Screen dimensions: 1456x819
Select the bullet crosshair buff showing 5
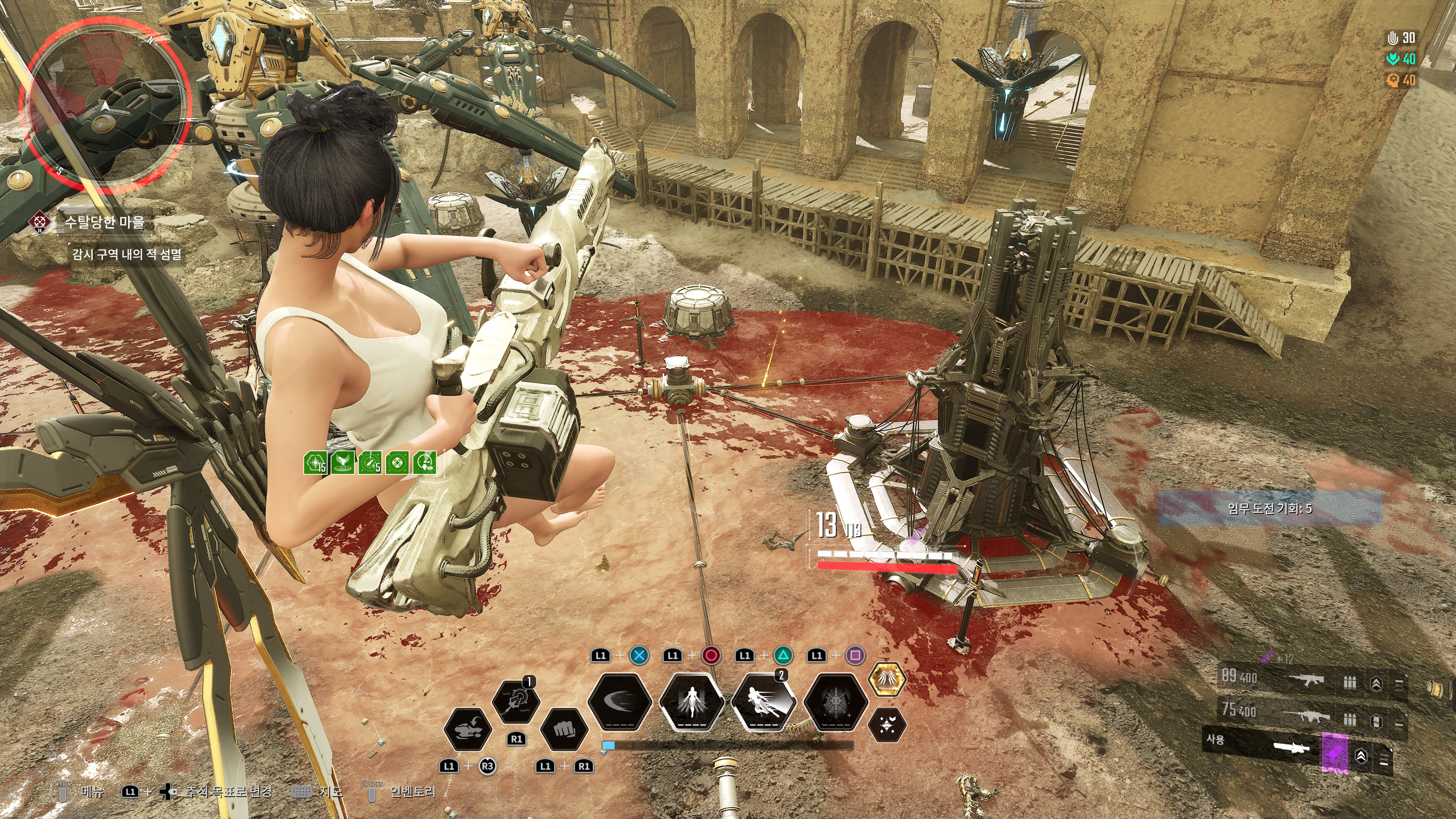(370, 463)
